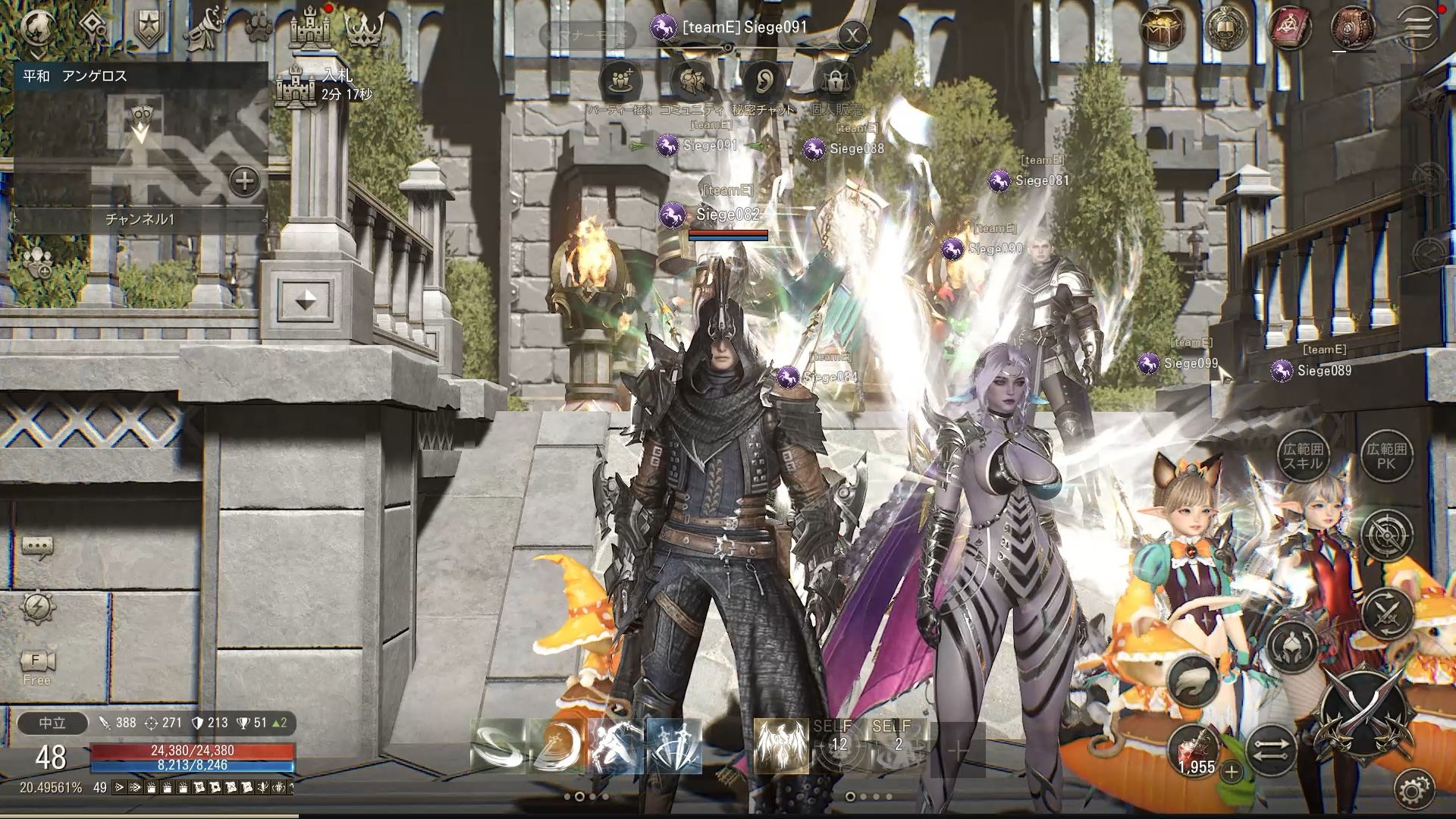Invite the target with パーティー招待
Screen dimensions: 1456x819
620,80
